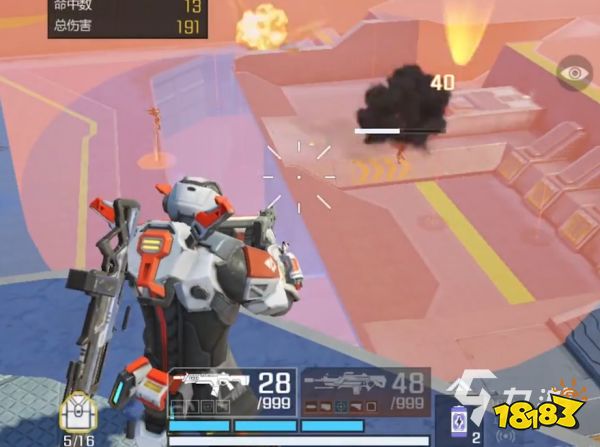Use the purple battery item slot
The width and height of the screenshot is (600, 447).
coord(461,419)
